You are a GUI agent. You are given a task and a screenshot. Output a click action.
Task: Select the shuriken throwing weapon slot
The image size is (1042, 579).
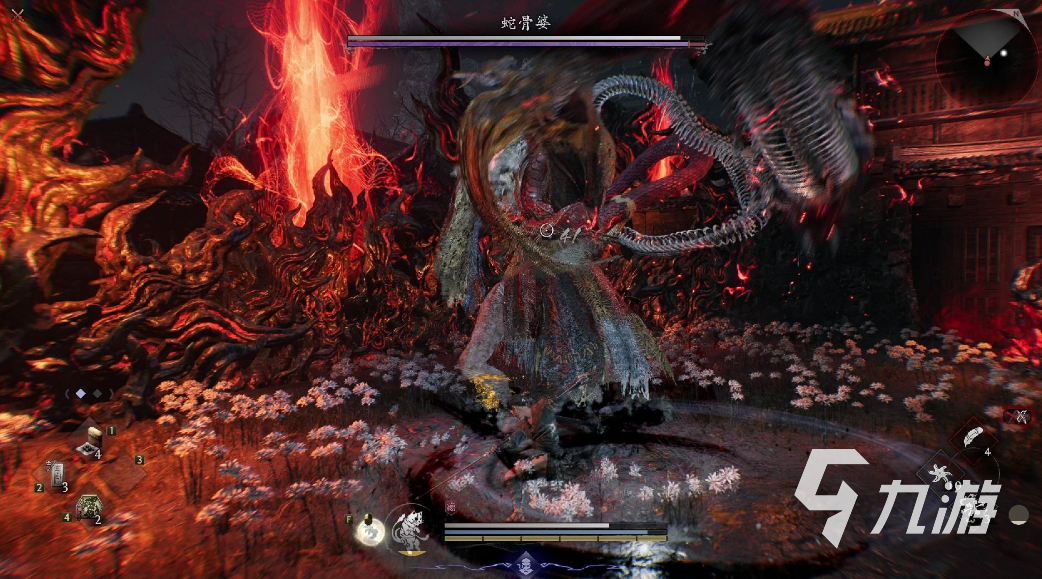[938, 472]
